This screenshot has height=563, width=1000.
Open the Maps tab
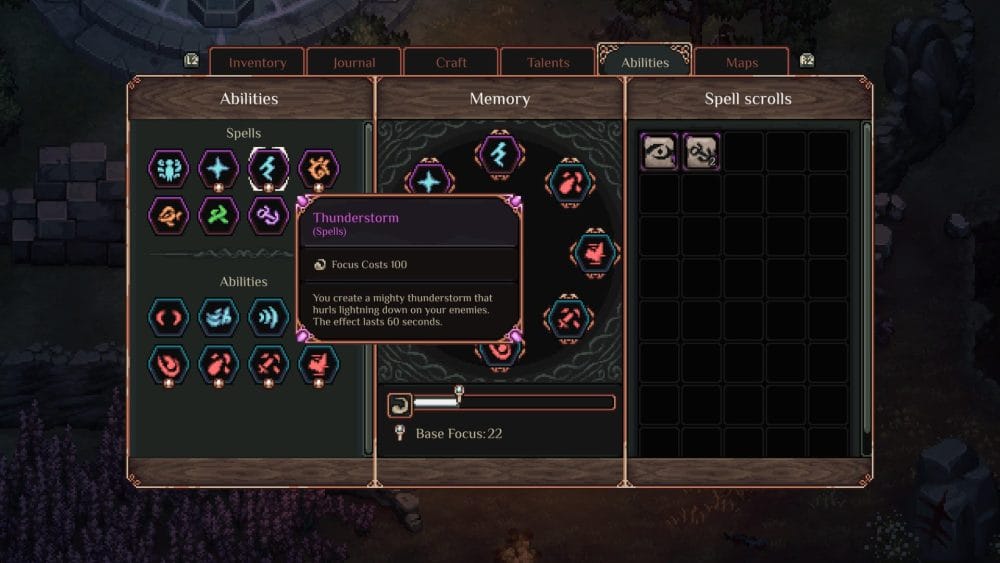click(x=742, y=62)
